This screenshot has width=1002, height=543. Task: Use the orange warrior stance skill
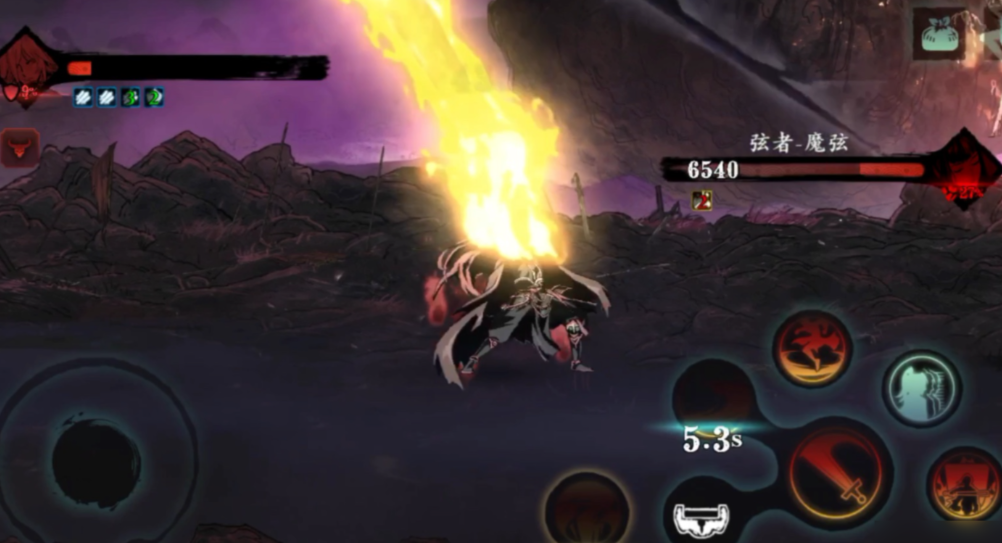pyautogui.click(x=964, y=485)
